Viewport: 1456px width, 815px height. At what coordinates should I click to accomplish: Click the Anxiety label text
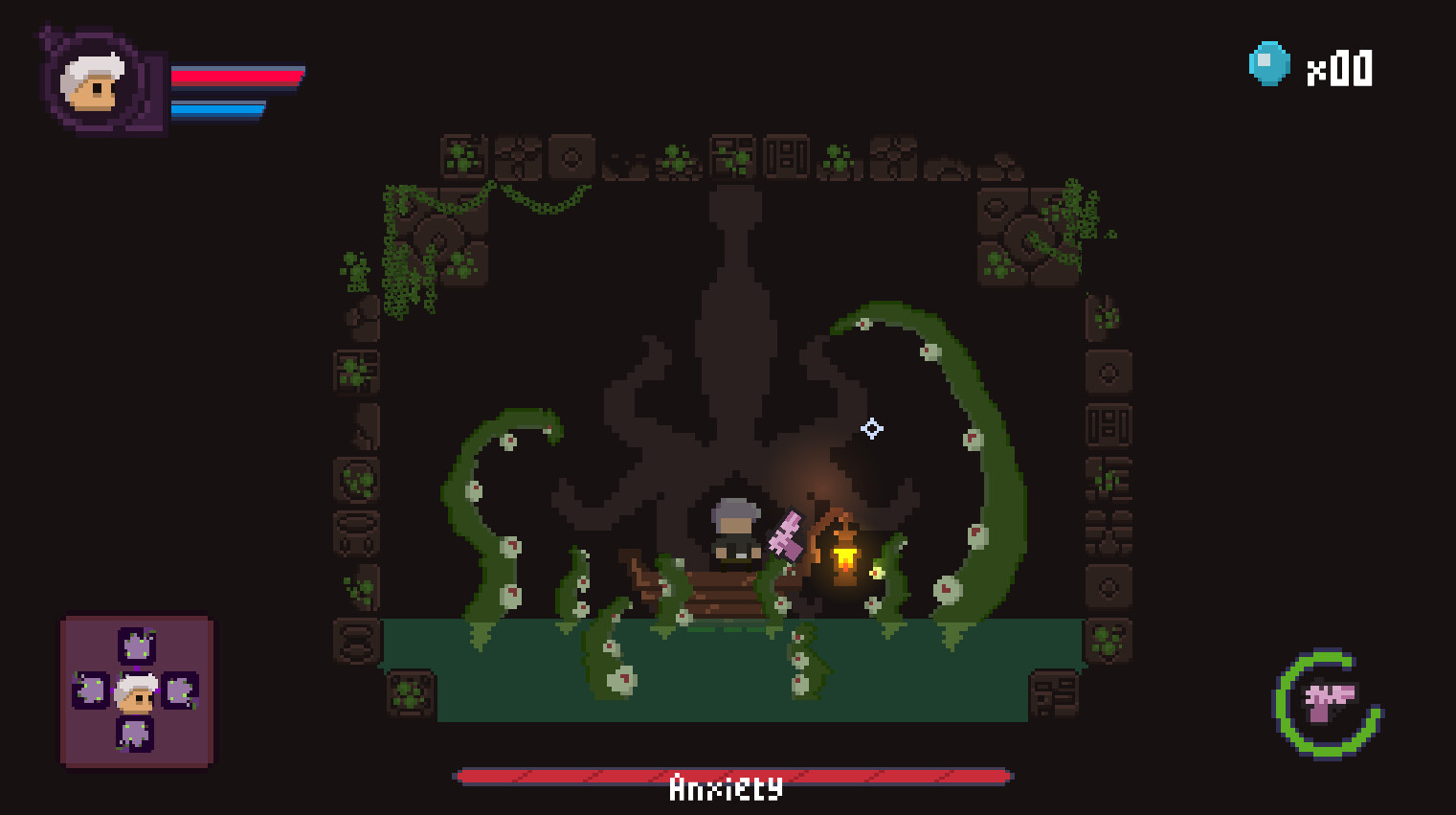click(x=725, y=788)
